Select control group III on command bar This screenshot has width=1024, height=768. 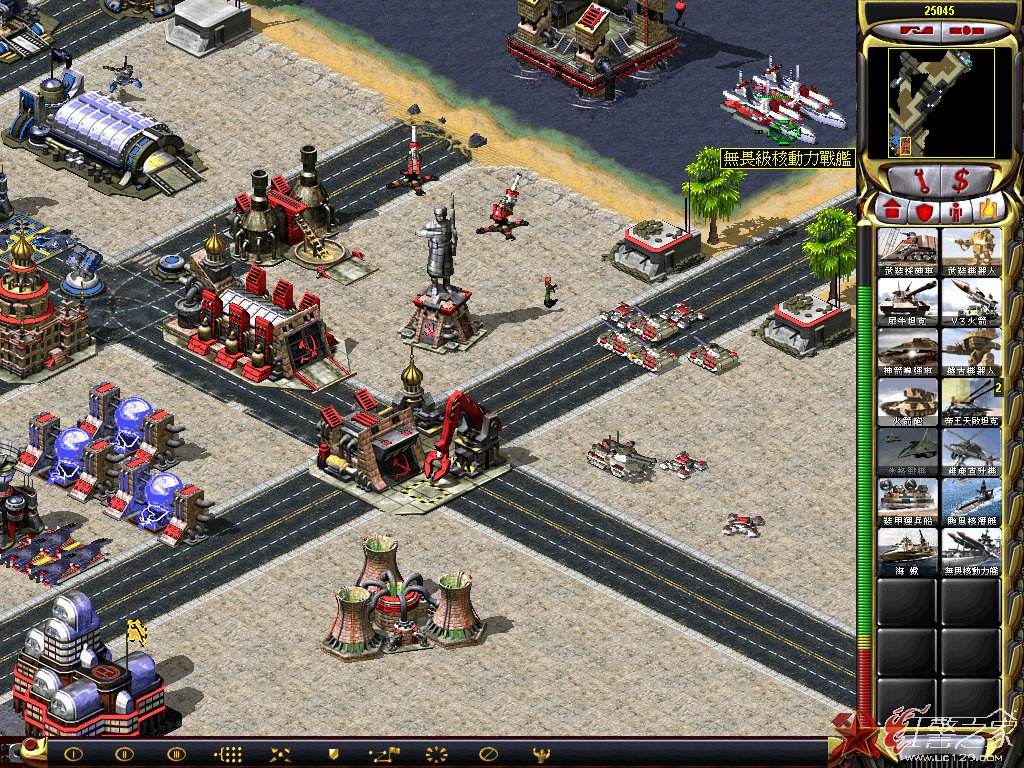(177, 754)
